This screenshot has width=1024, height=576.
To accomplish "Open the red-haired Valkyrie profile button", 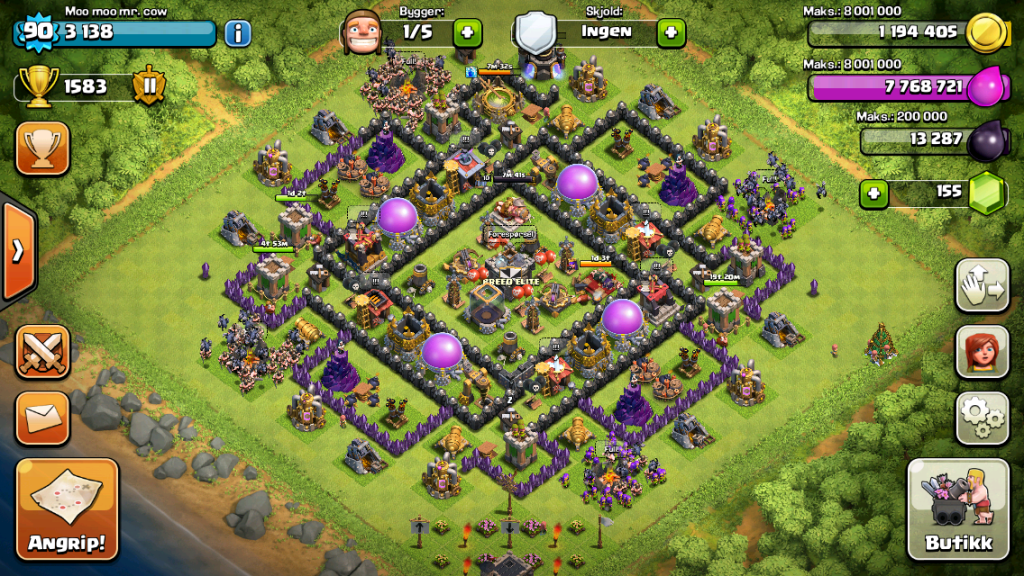I will 981,351.
